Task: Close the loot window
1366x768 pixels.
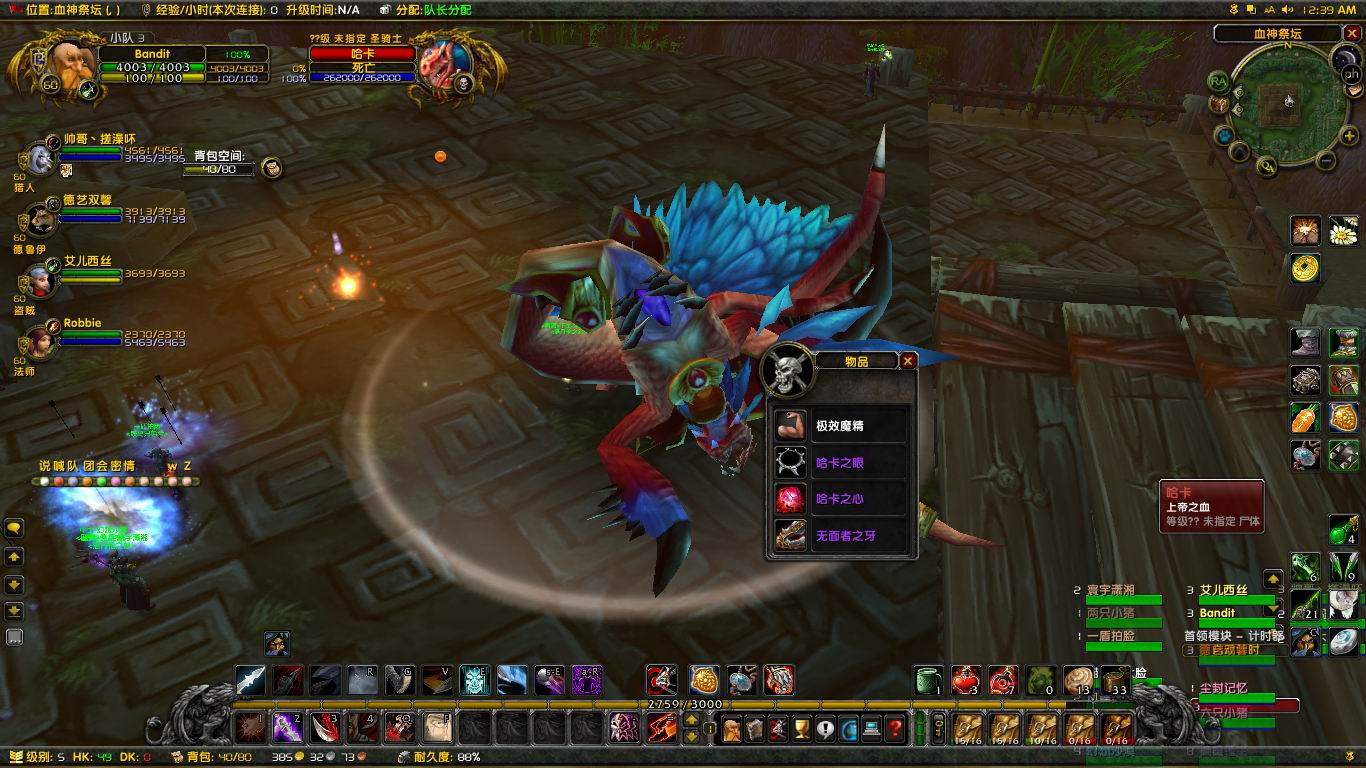Action: [x=908, y=361]
